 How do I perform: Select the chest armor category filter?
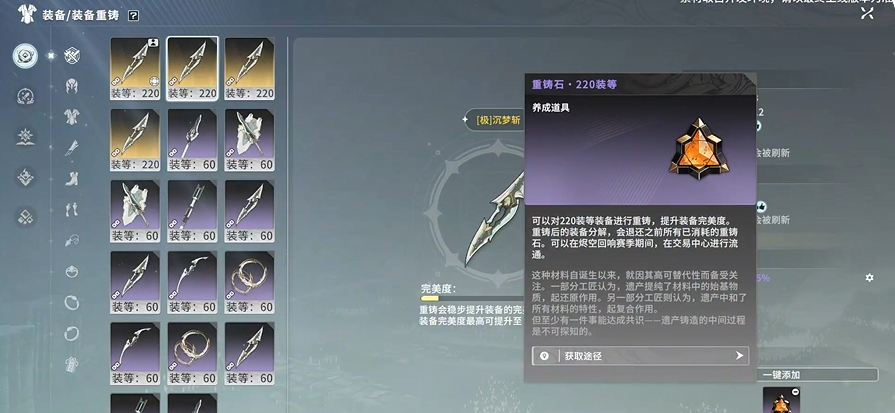pyautogui.click(x=71, y=117)
